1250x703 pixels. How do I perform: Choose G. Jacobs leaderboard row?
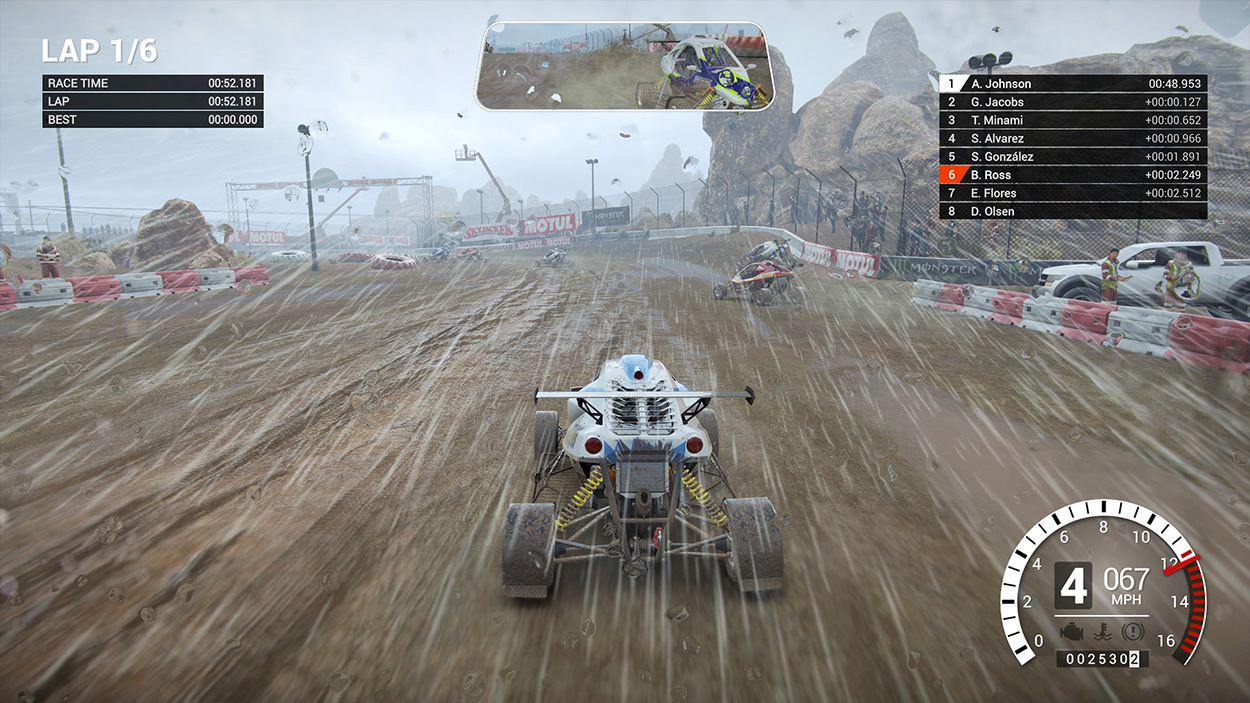pos(1073,102)
